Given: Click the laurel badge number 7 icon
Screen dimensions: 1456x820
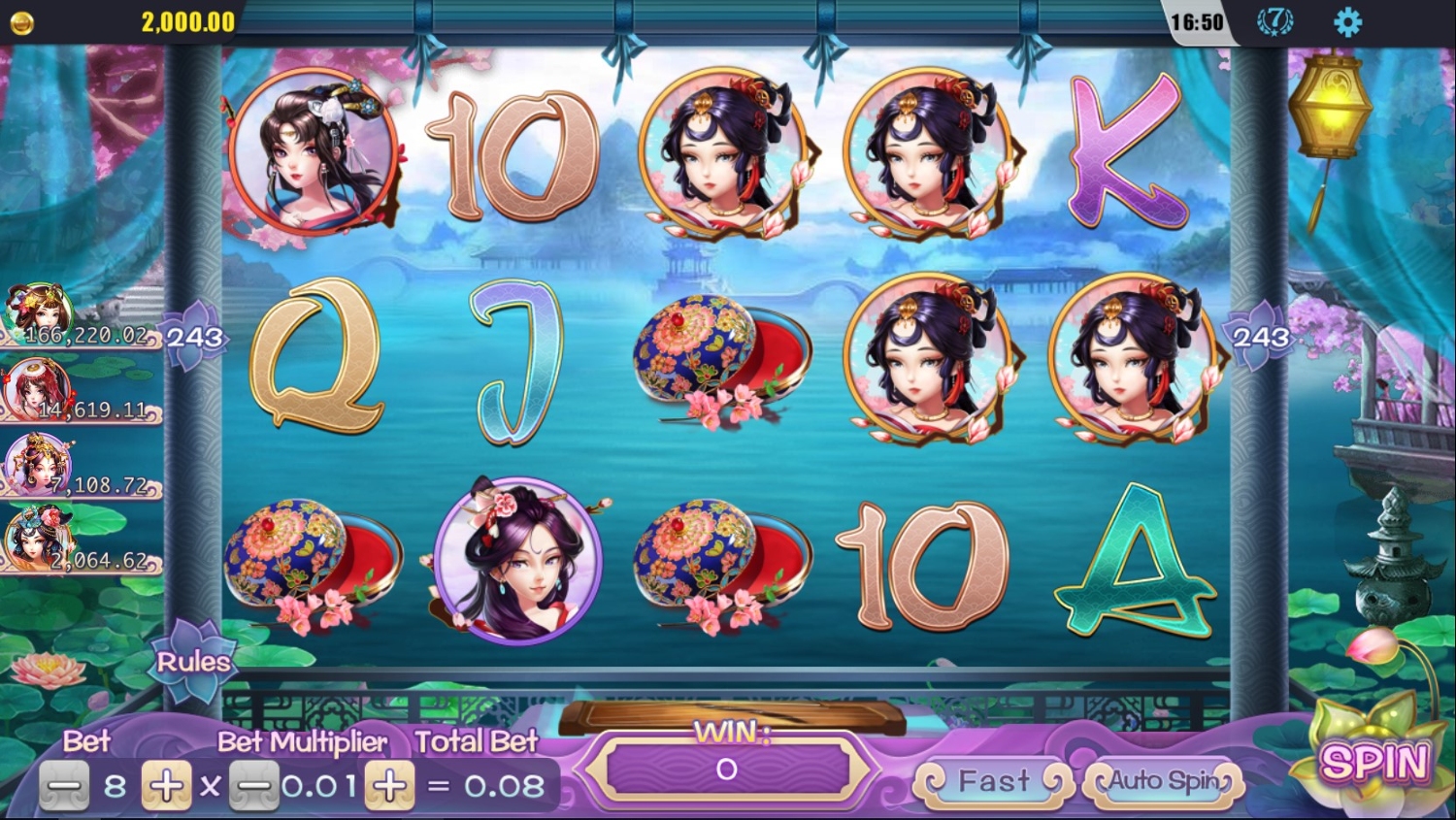Looking at the screenshot, I should coord(1274,21).
